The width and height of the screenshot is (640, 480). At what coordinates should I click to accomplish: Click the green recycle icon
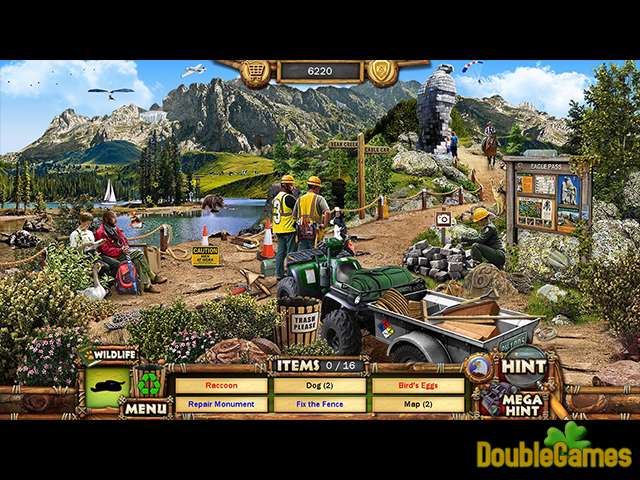click(150, 384)
